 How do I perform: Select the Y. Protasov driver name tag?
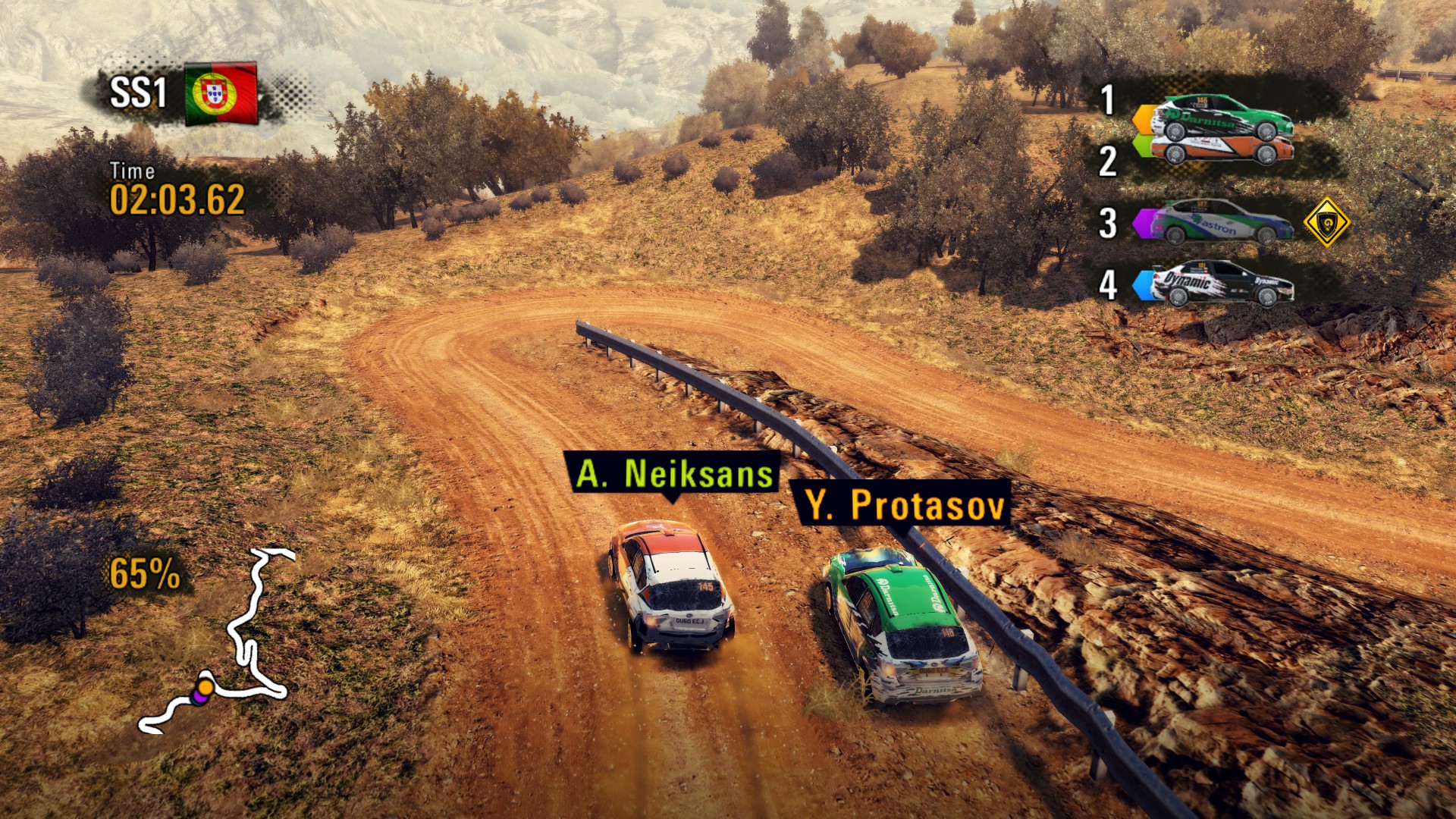tap(904, 504)
